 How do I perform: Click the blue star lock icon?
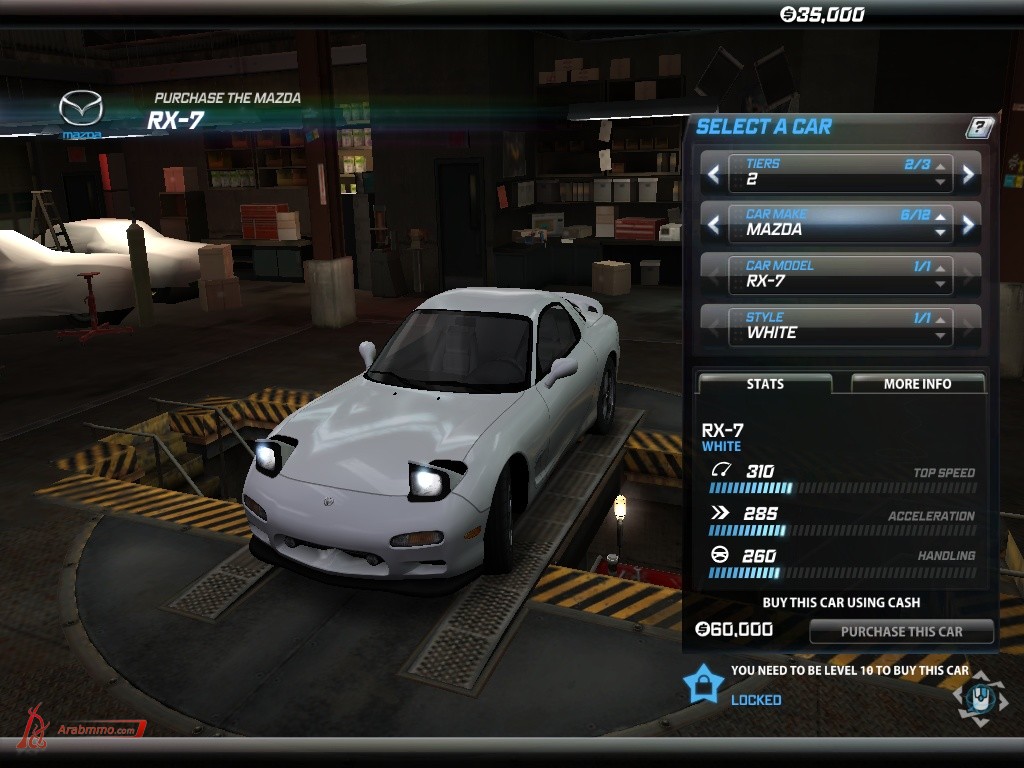(703, 684)
